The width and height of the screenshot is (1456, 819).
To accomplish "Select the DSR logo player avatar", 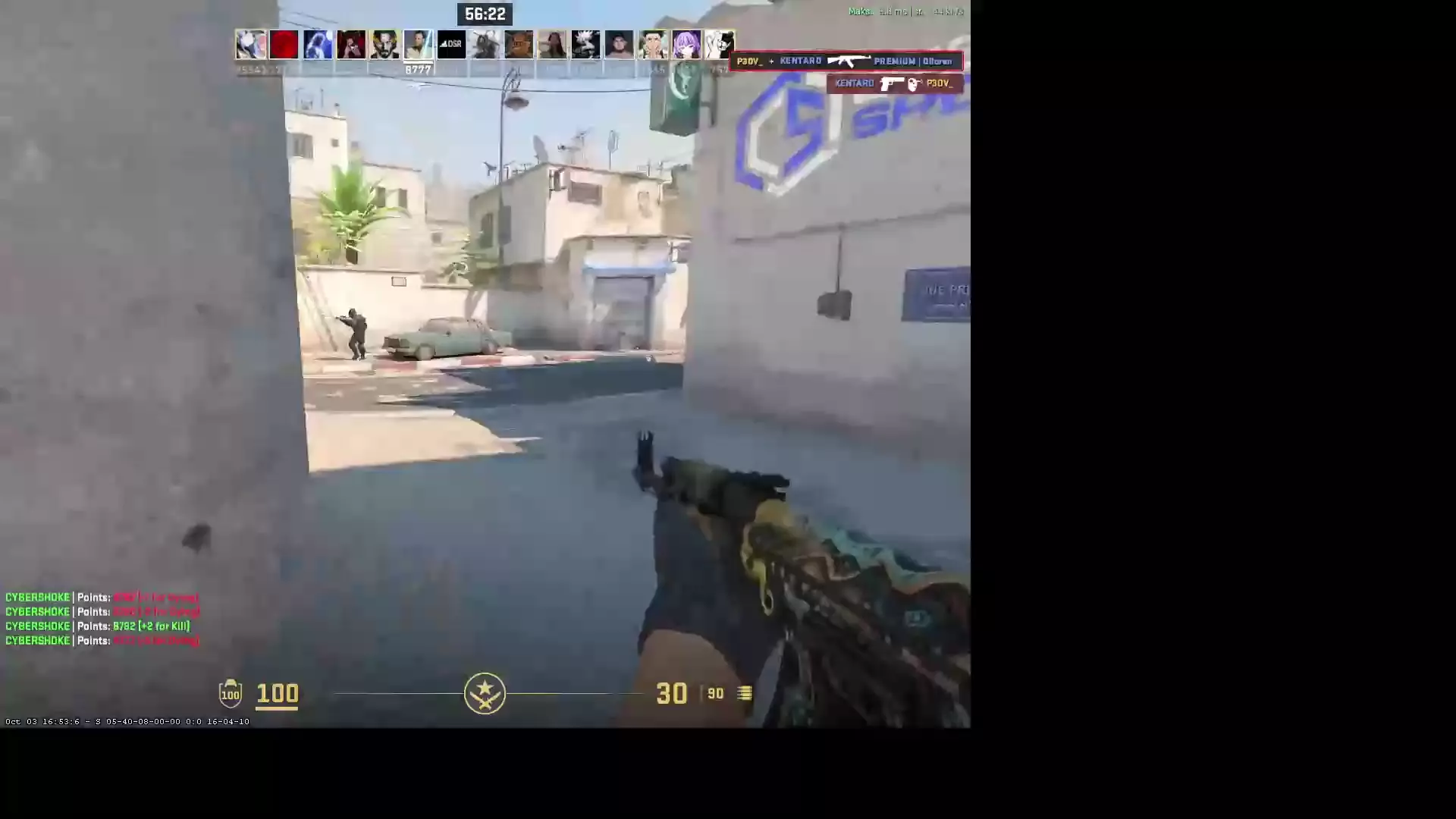I will coord(452,44).
